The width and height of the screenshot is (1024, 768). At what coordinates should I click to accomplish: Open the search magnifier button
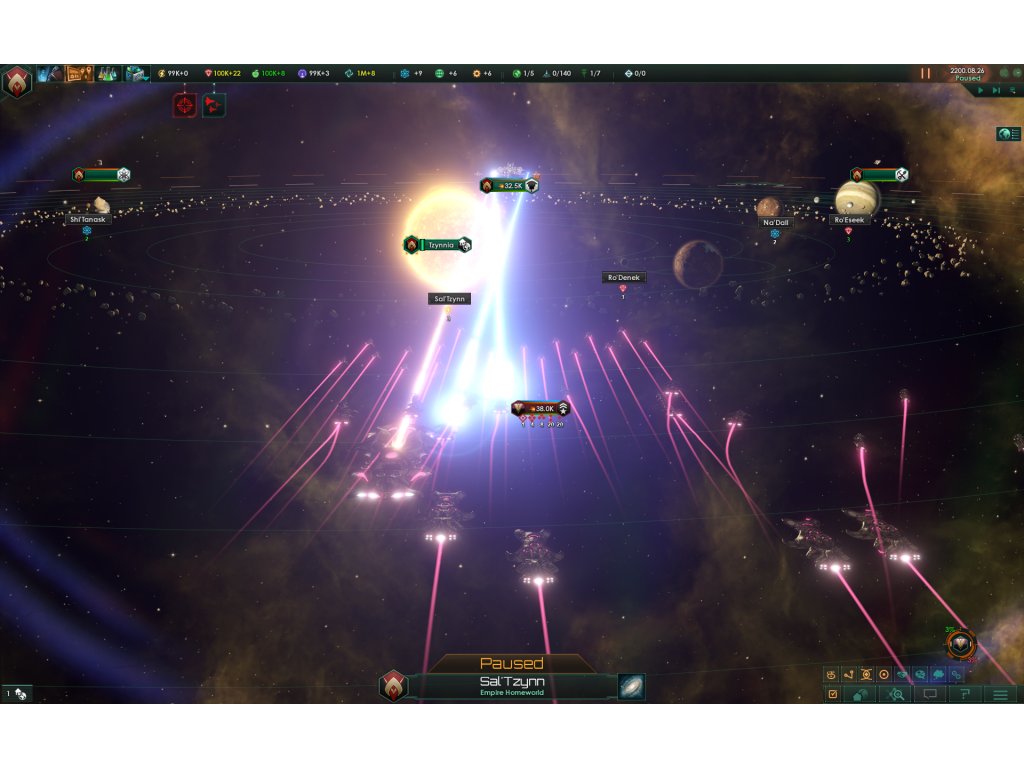click(895, 694)
